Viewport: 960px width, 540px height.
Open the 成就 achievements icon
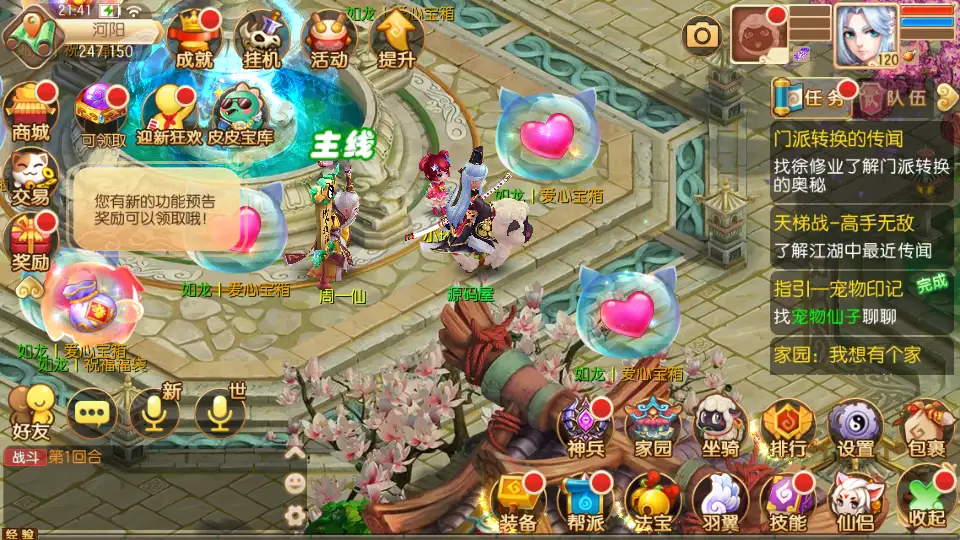tap(193, 38)
